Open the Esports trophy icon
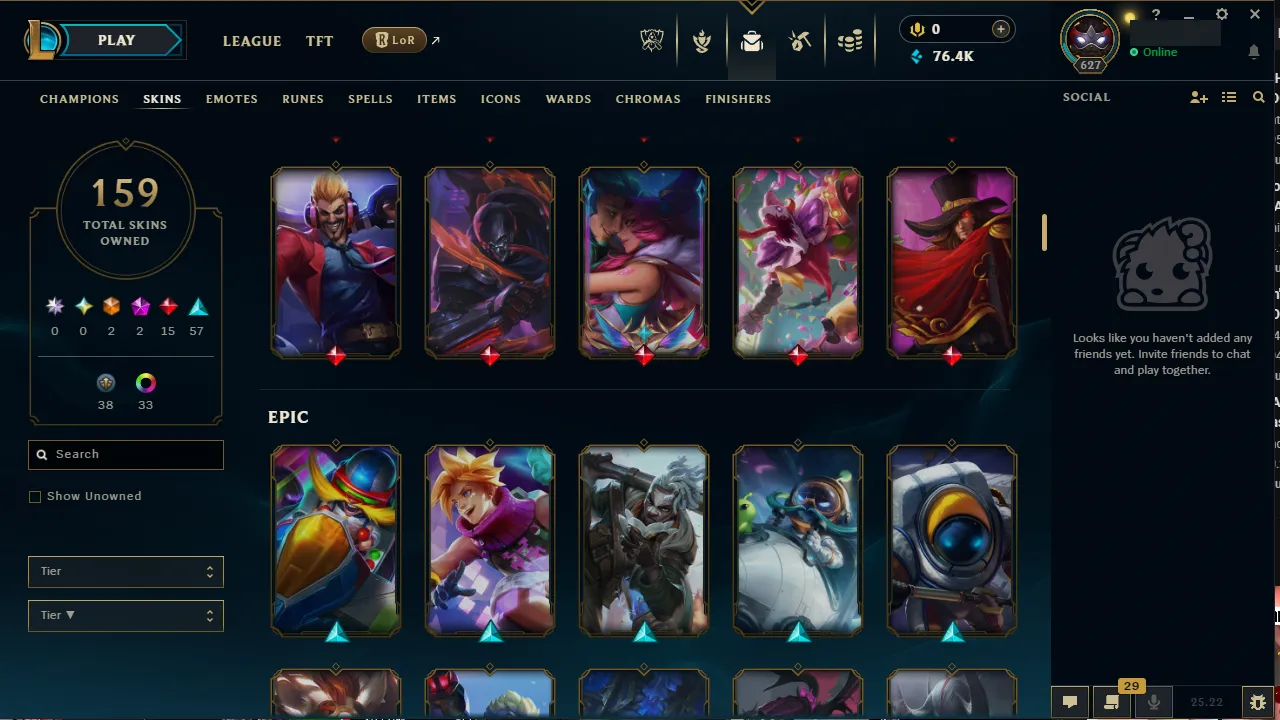 click(x=651, y=40)
